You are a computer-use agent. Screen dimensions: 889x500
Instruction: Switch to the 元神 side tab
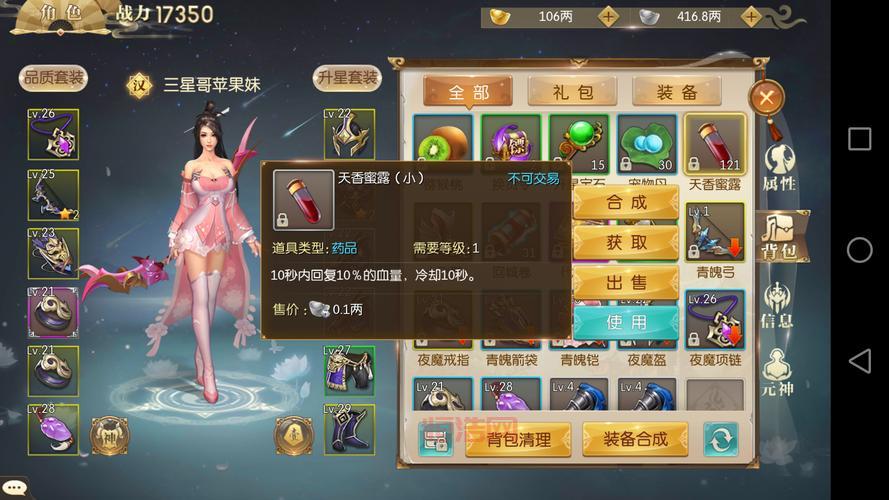click(779, 372)
